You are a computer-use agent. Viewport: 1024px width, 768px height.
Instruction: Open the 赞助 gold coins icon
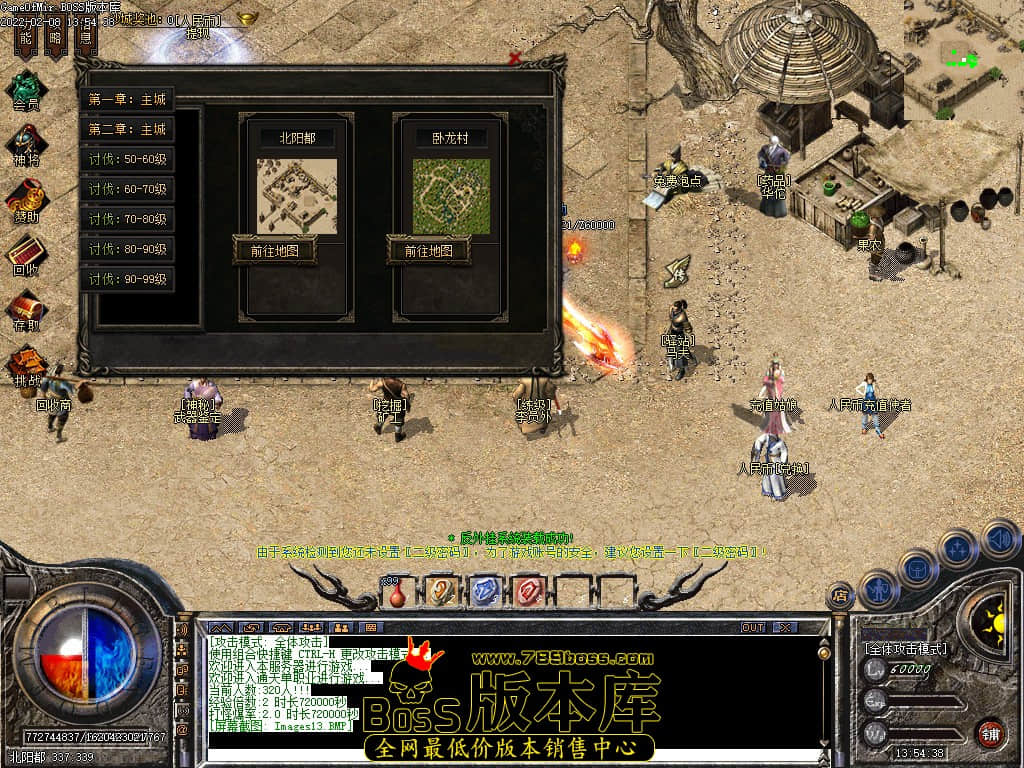(x=26, y=199)
